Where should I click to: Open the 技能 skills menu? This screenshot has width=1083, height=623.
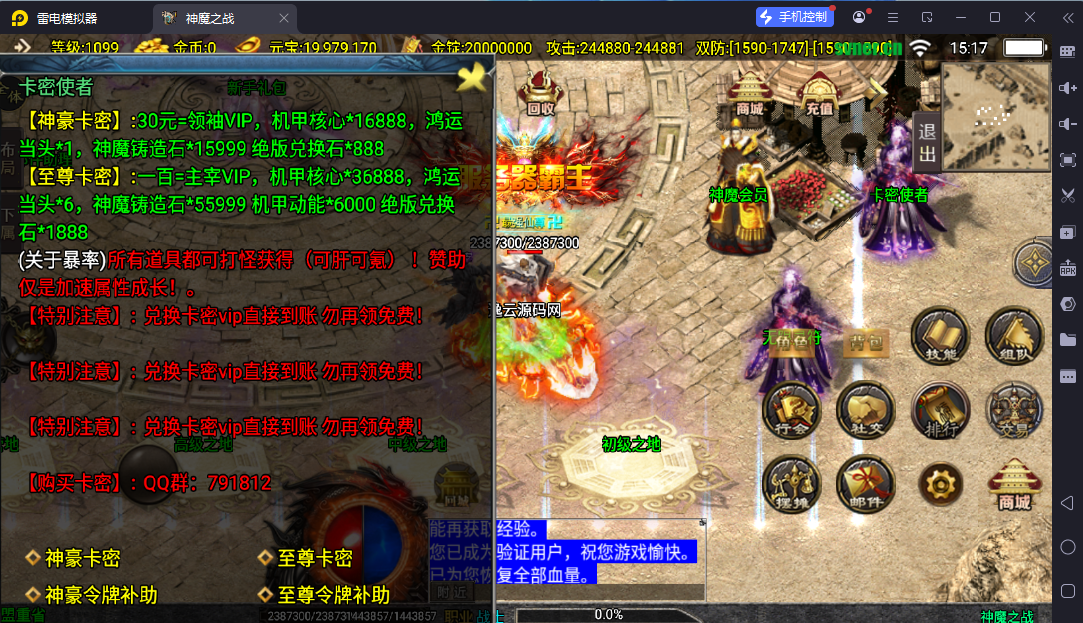(940, 336)
